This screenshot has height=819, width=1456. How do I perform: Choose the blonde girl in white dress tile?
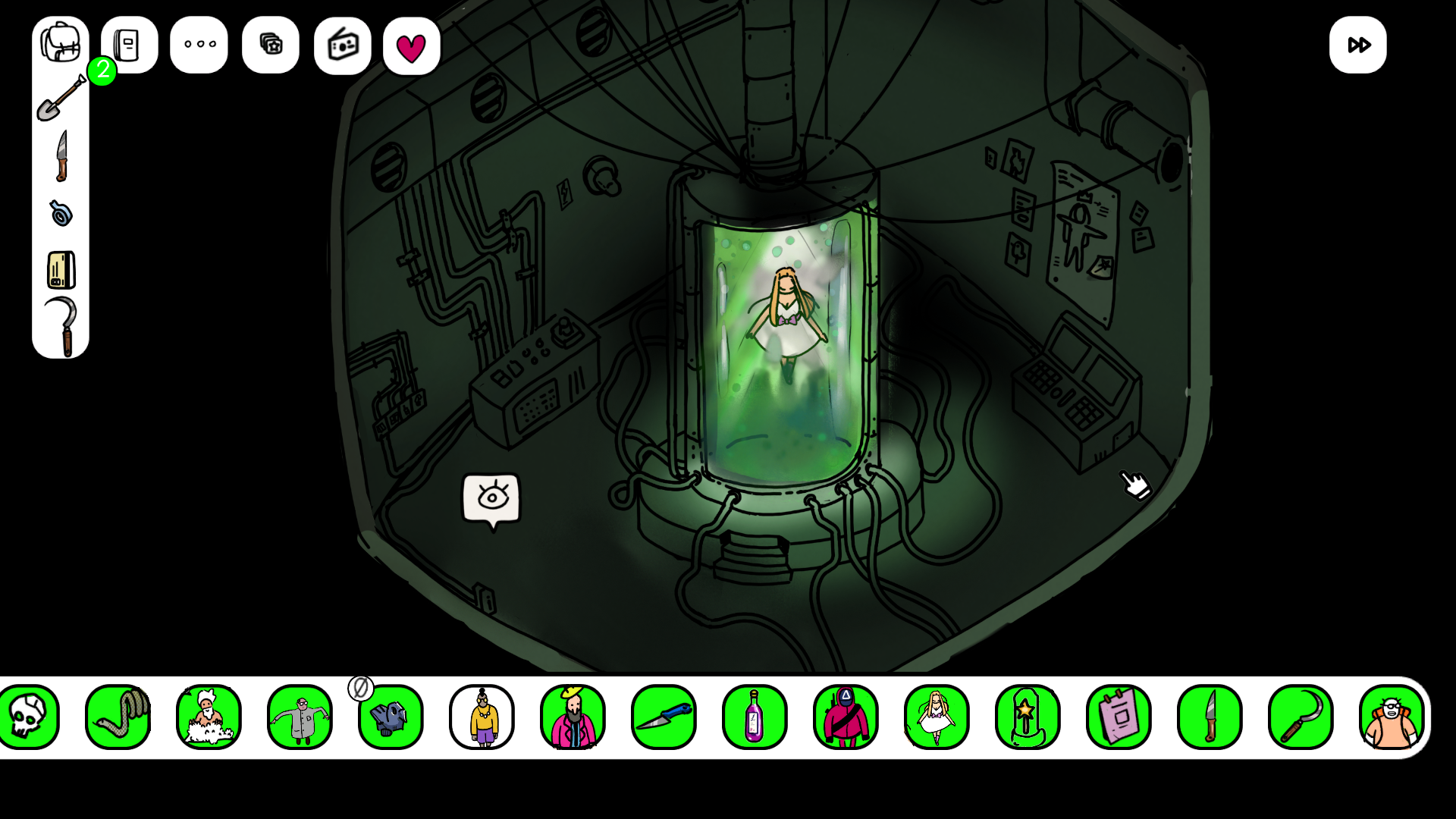[x=937, y=717]
